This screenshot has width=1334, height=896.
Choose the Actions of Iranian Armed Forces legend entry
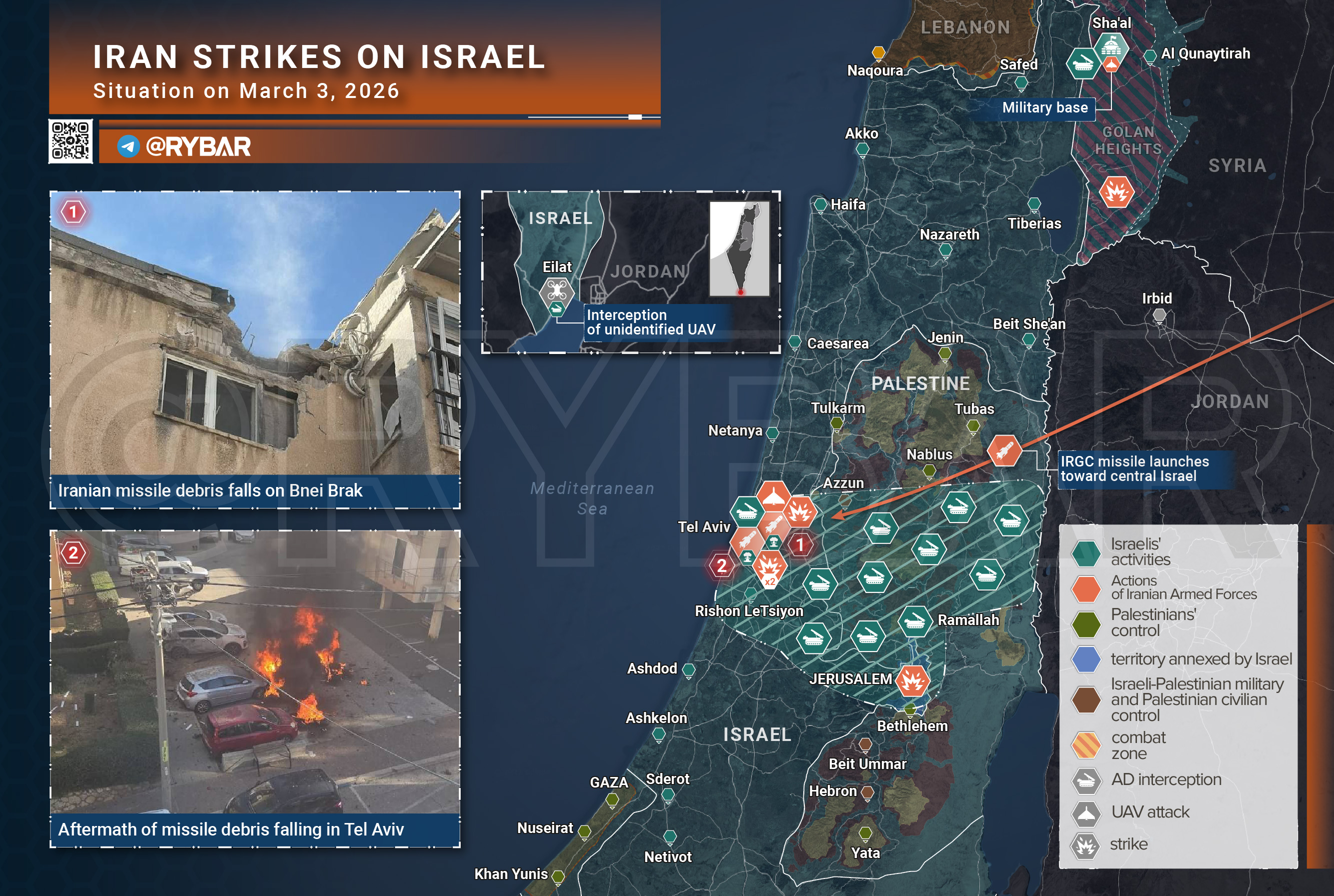(1183, 587)
